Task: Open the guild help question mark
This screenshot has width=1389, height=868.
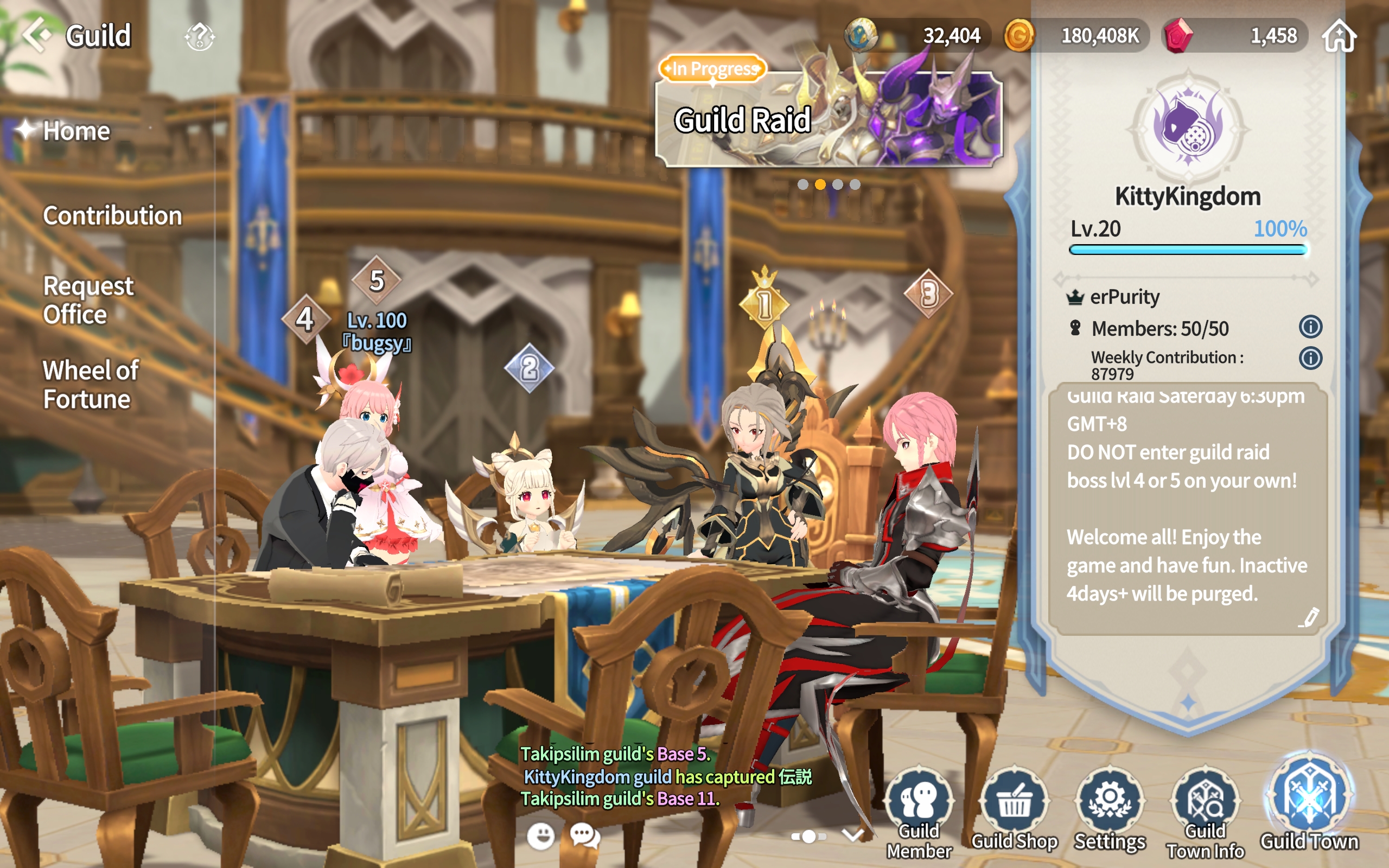Action: tap(199, 37)
